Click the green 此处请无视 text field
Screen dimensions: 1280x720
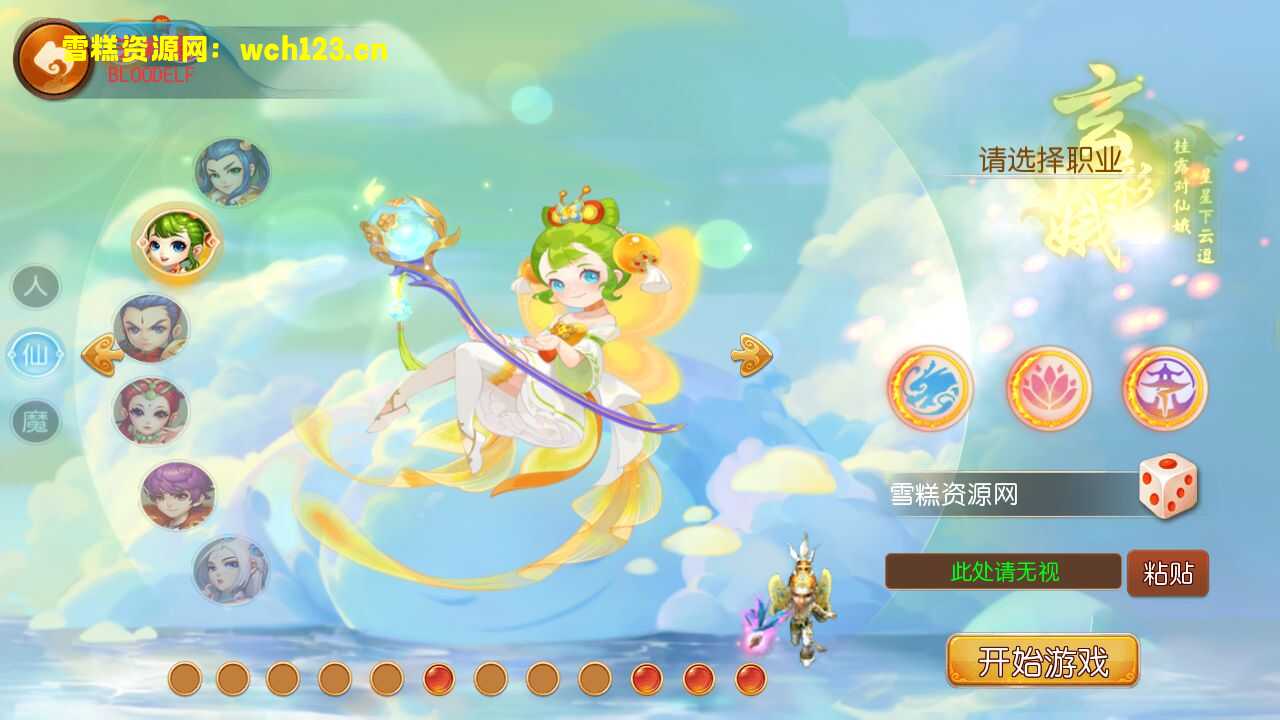tap(1005, 572)
